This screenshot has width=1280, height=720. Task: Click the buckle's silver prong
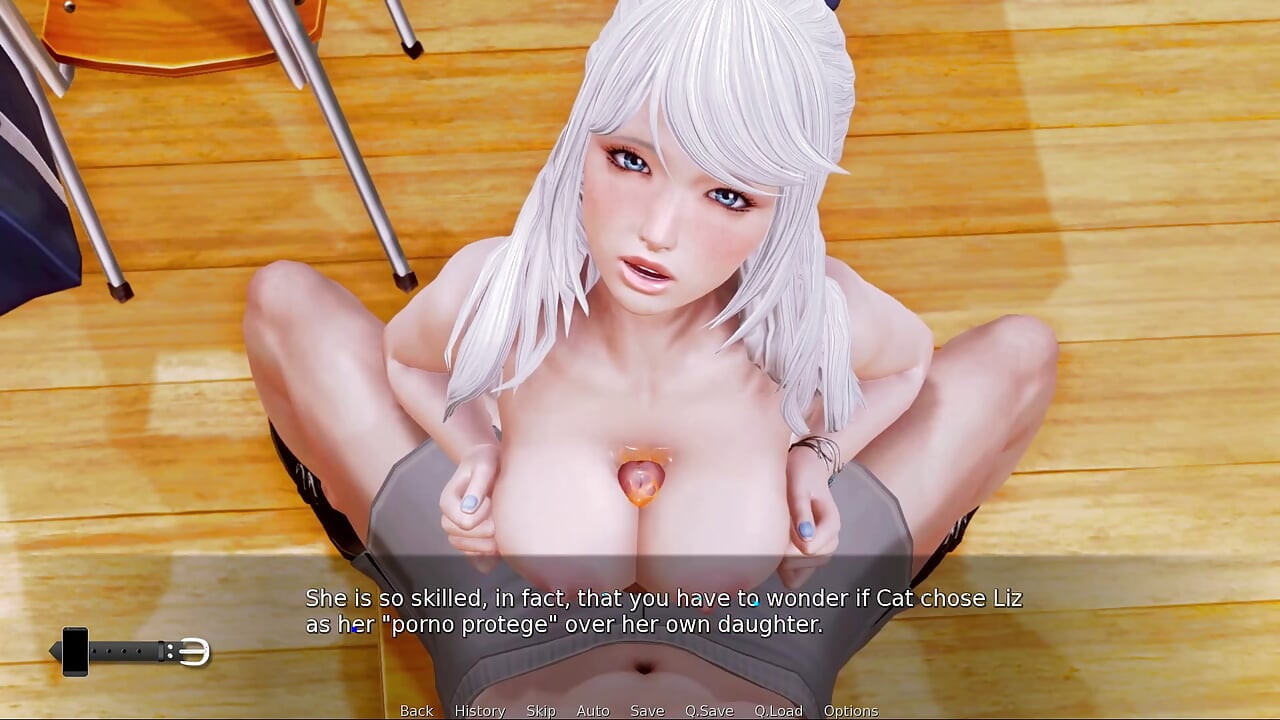190,651
